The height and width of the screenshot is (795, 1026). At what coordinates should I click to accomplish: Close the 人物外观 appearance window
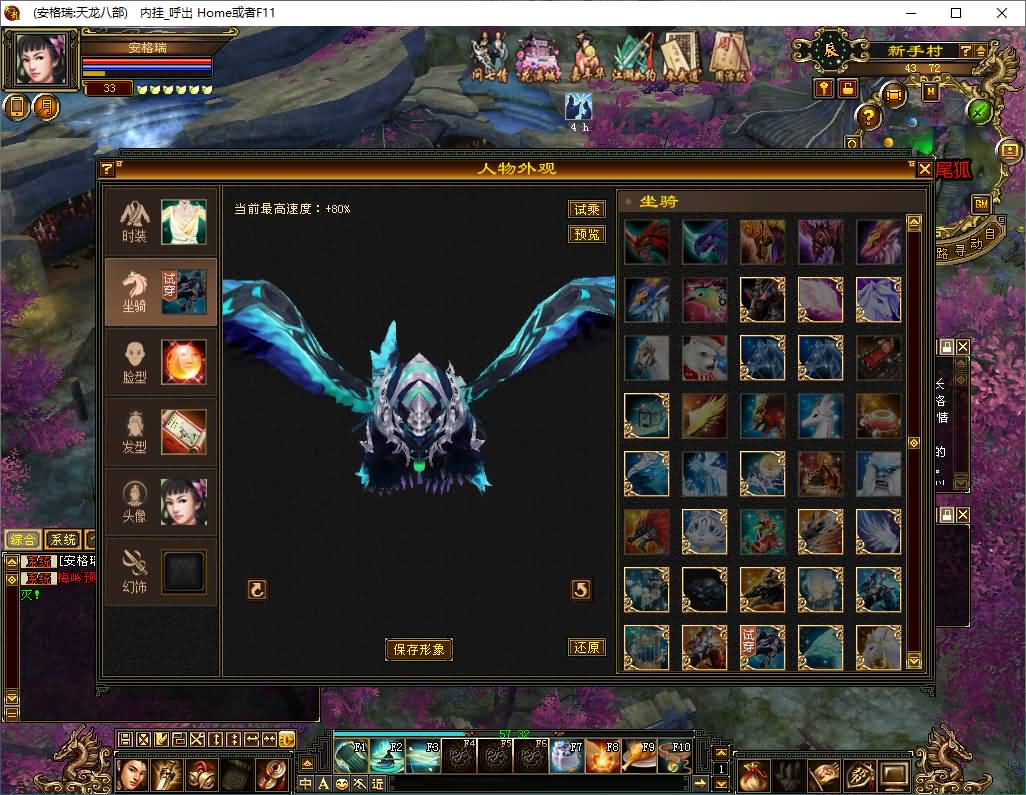tap(924, 168)
